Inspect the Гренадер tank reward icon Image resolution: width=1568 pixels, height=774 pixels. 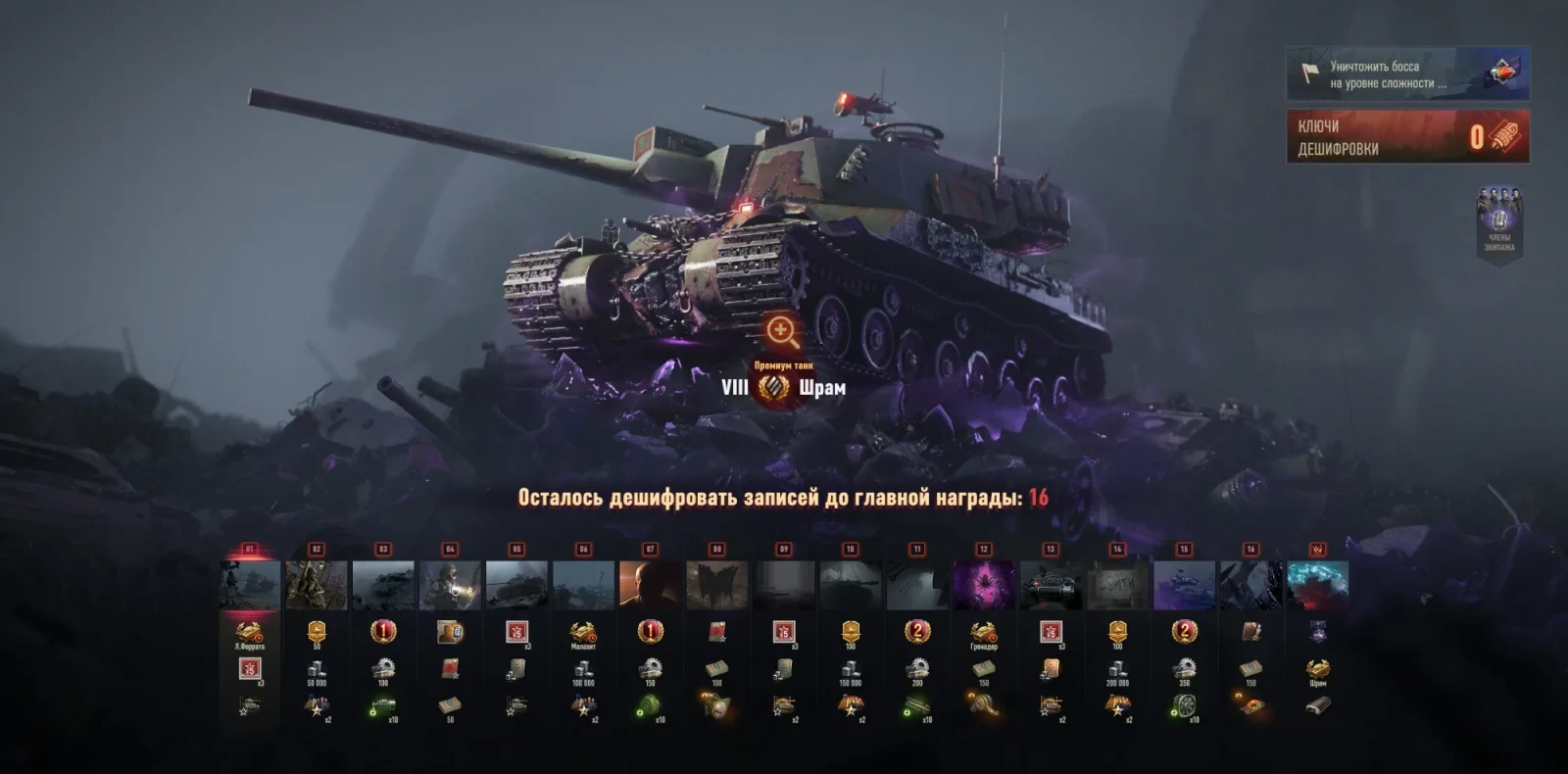click(984, 633)
